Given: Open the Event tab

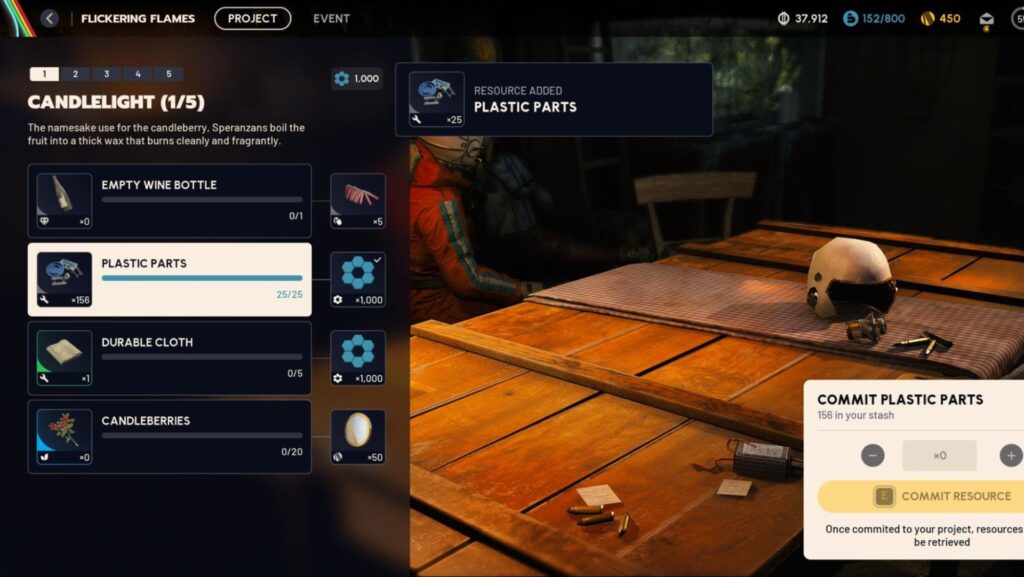Looking at the screenshot, I should [331, 18].
